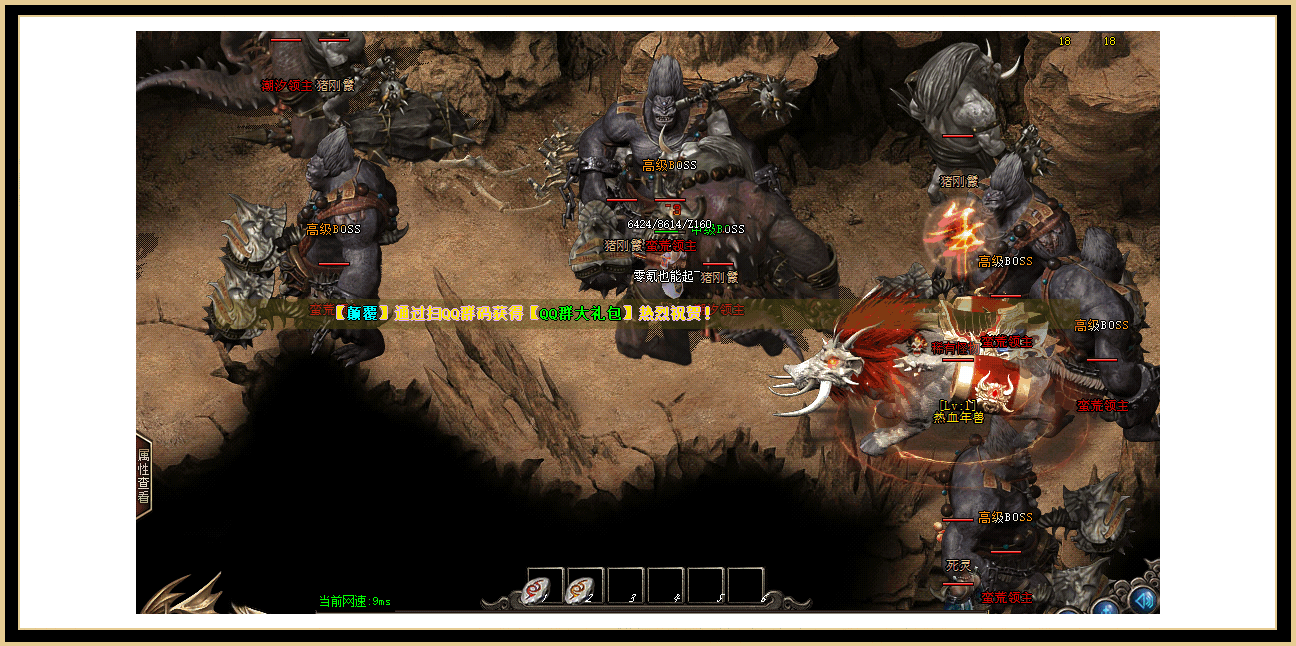1296x646 pixels.
Task: Use the orange swirl stone in hotbar slot 2
Action: click(585, 587)
